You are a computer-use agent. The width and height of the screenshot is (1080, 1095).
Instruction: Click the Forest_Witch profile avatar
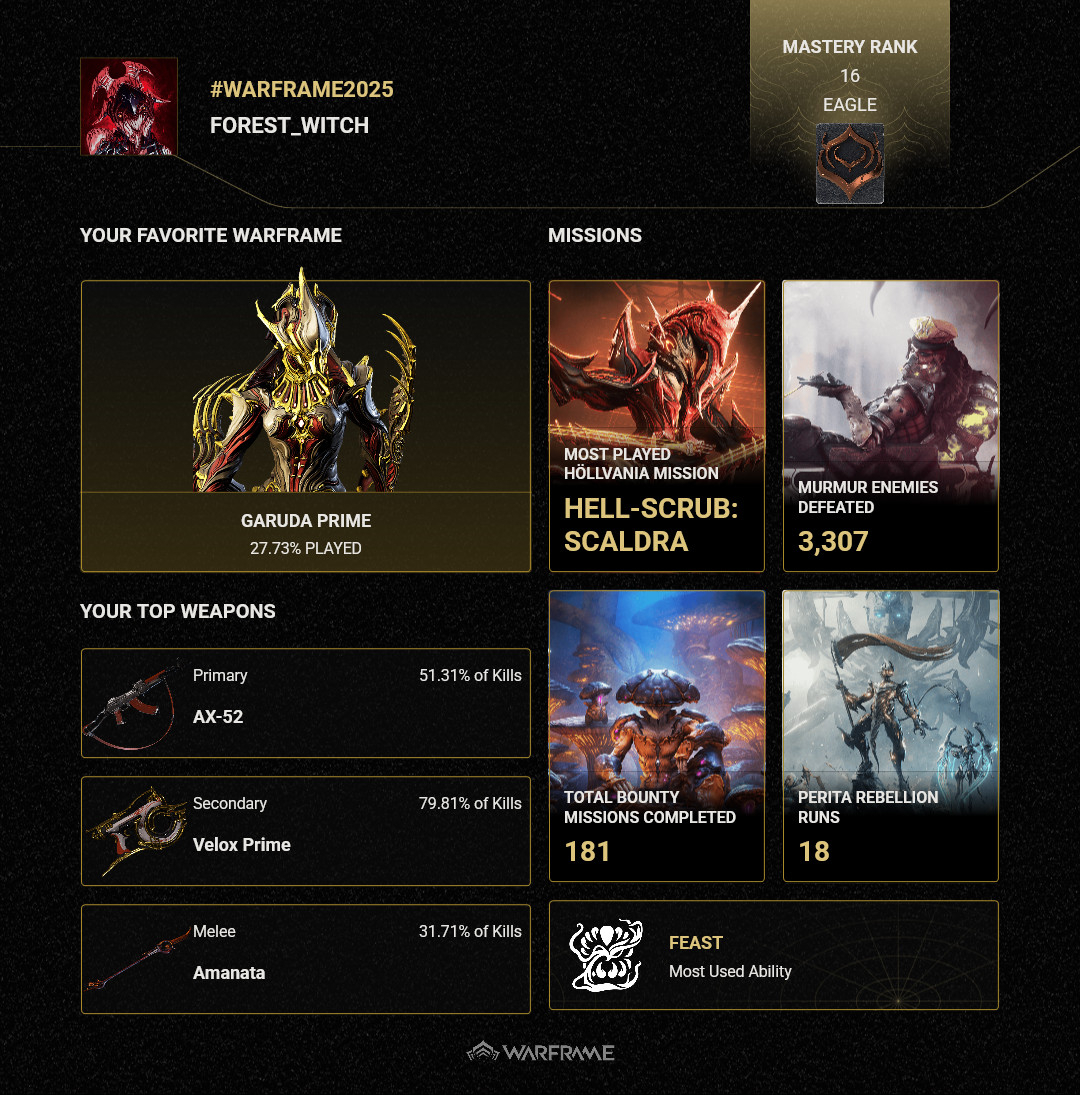(129, 107)
